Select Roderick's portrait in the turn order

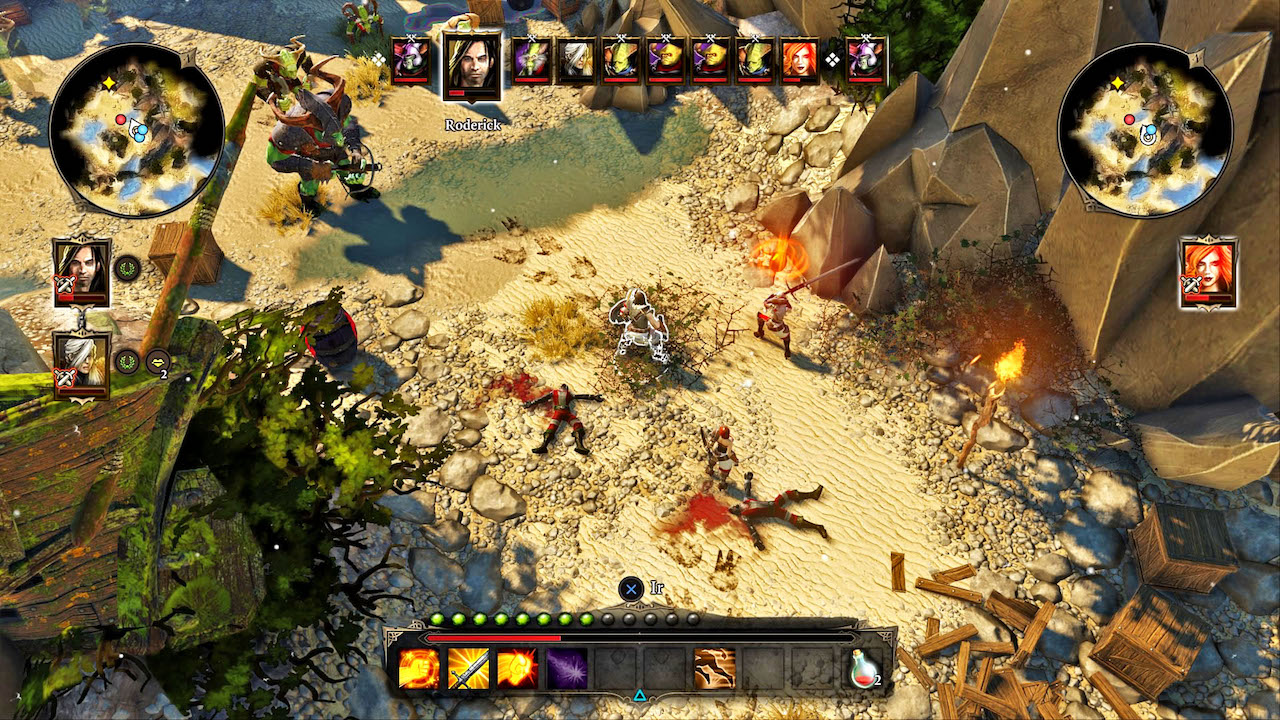click(471, 65)
